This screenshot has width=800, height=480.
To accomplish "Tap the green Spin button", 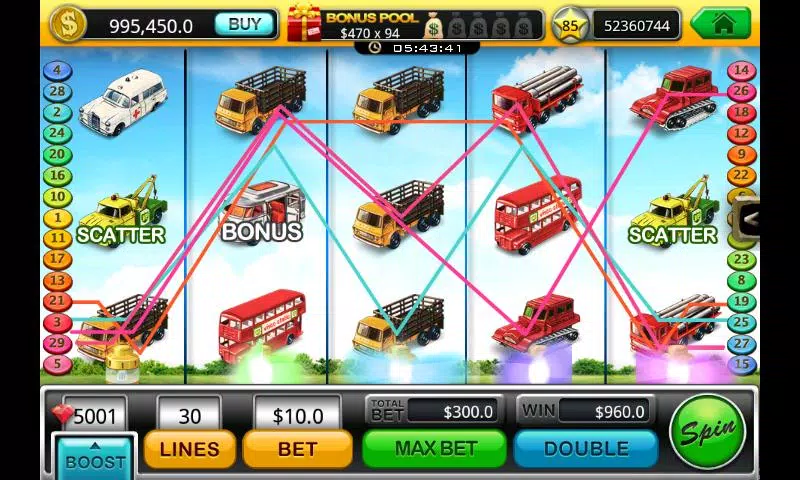I will (x=708, y=433).
